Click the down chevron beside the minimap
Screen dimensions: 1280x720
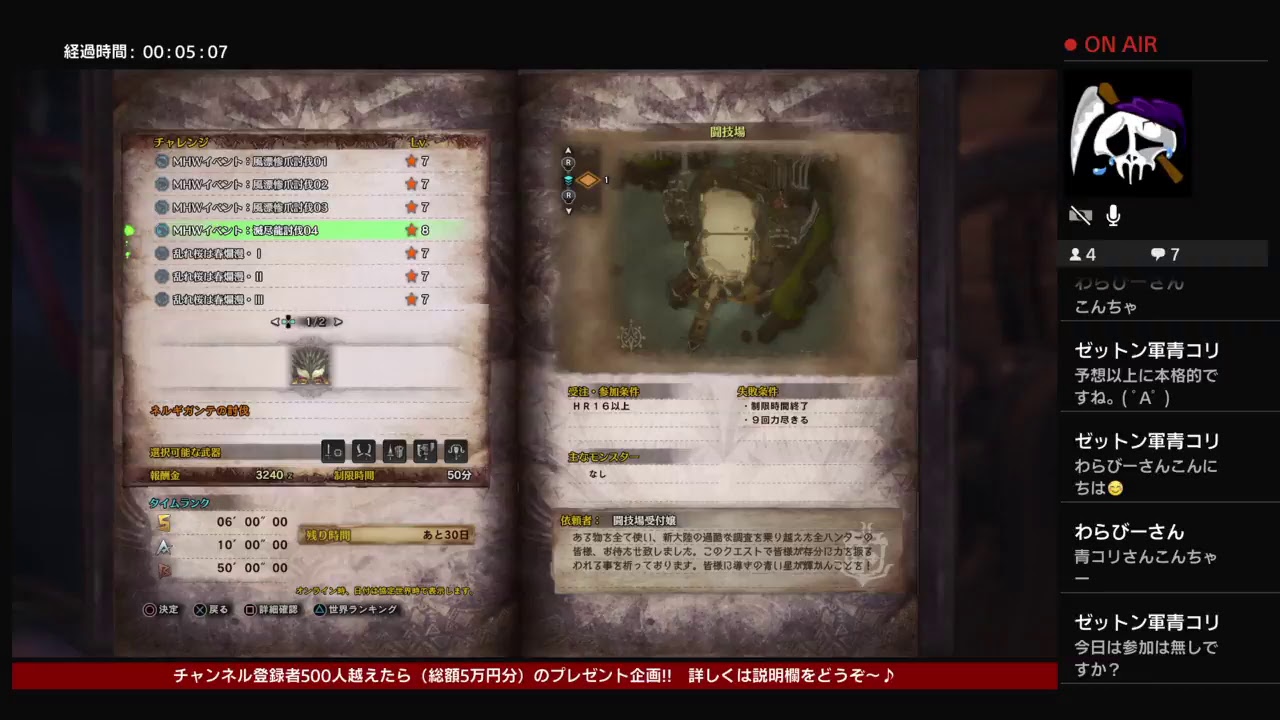568,210
